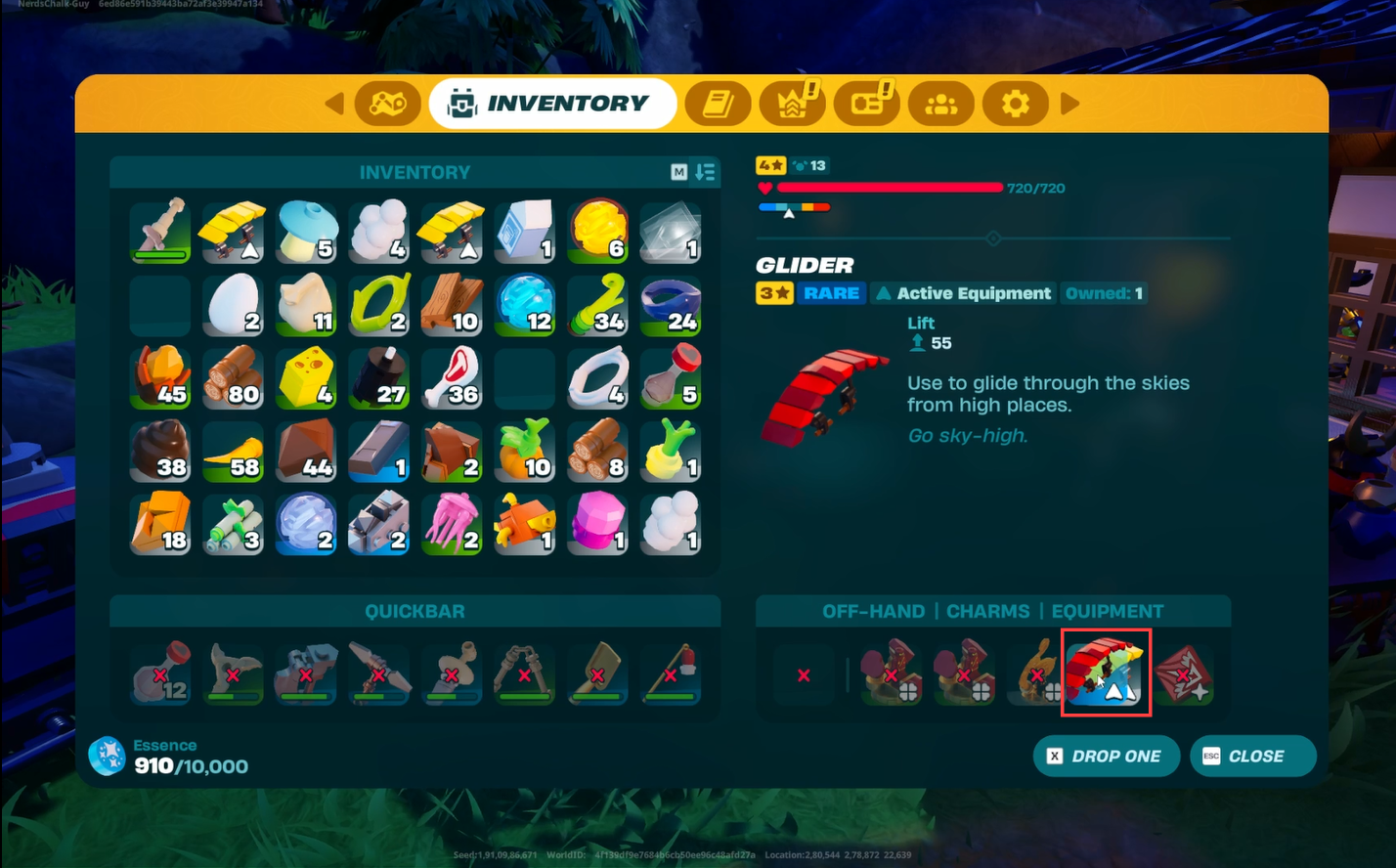
Task: Select the orange pumpkin stack of 10
Action: 524,451
